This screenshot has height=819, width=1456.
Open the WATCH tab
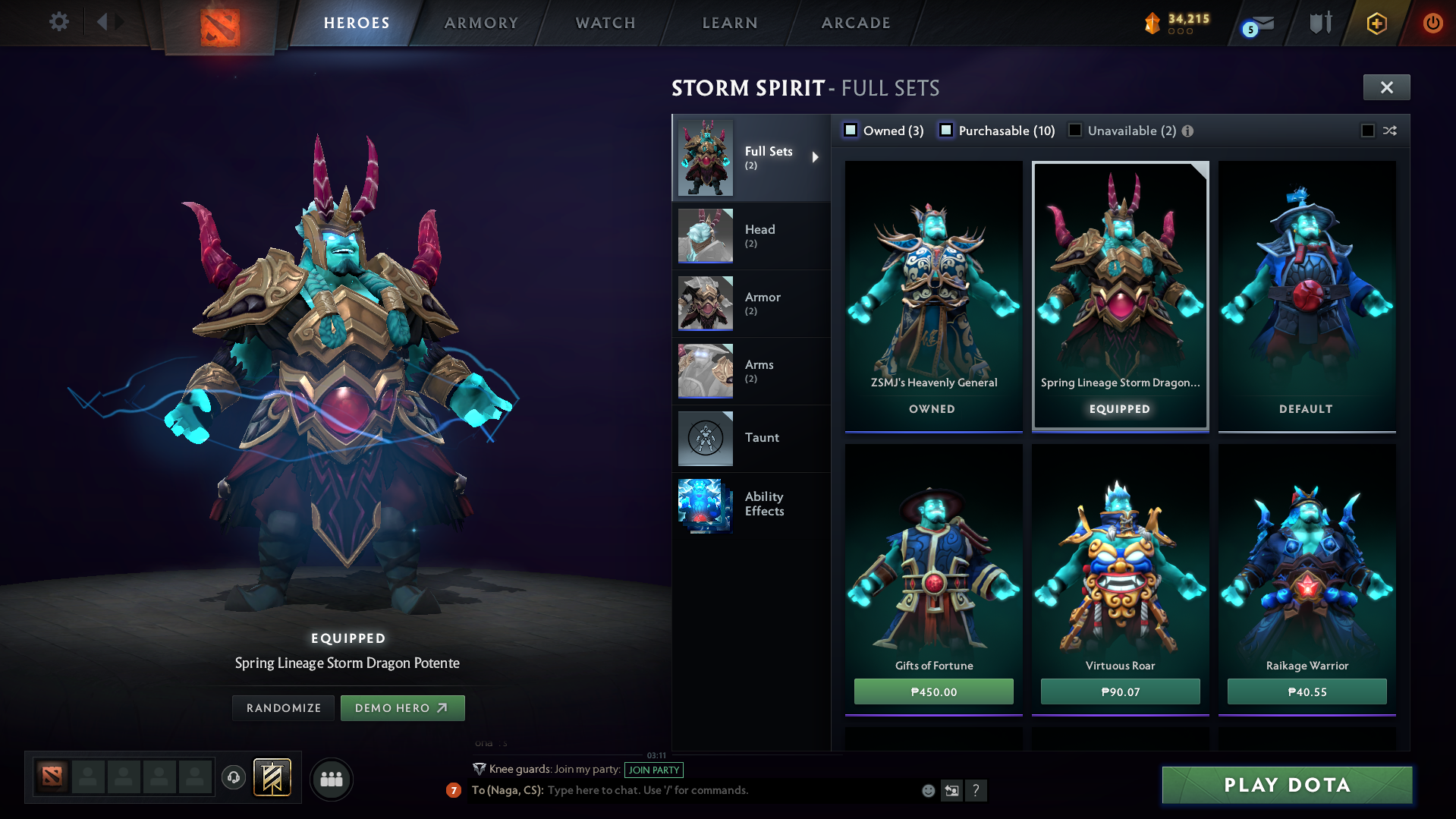[604, 23]
